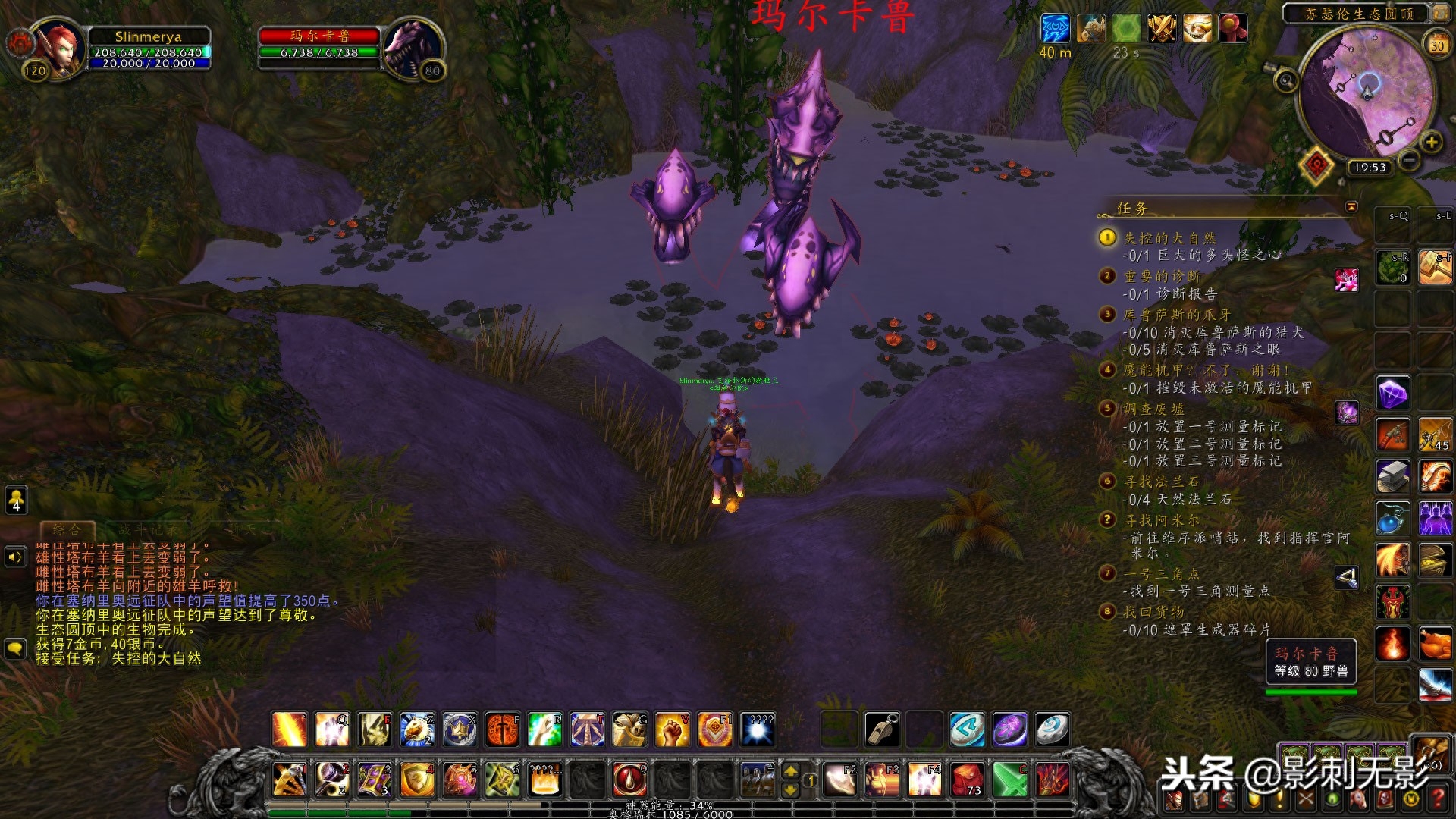Use the roast chicken food item
1456x819 pixels.
[1435, 645]
